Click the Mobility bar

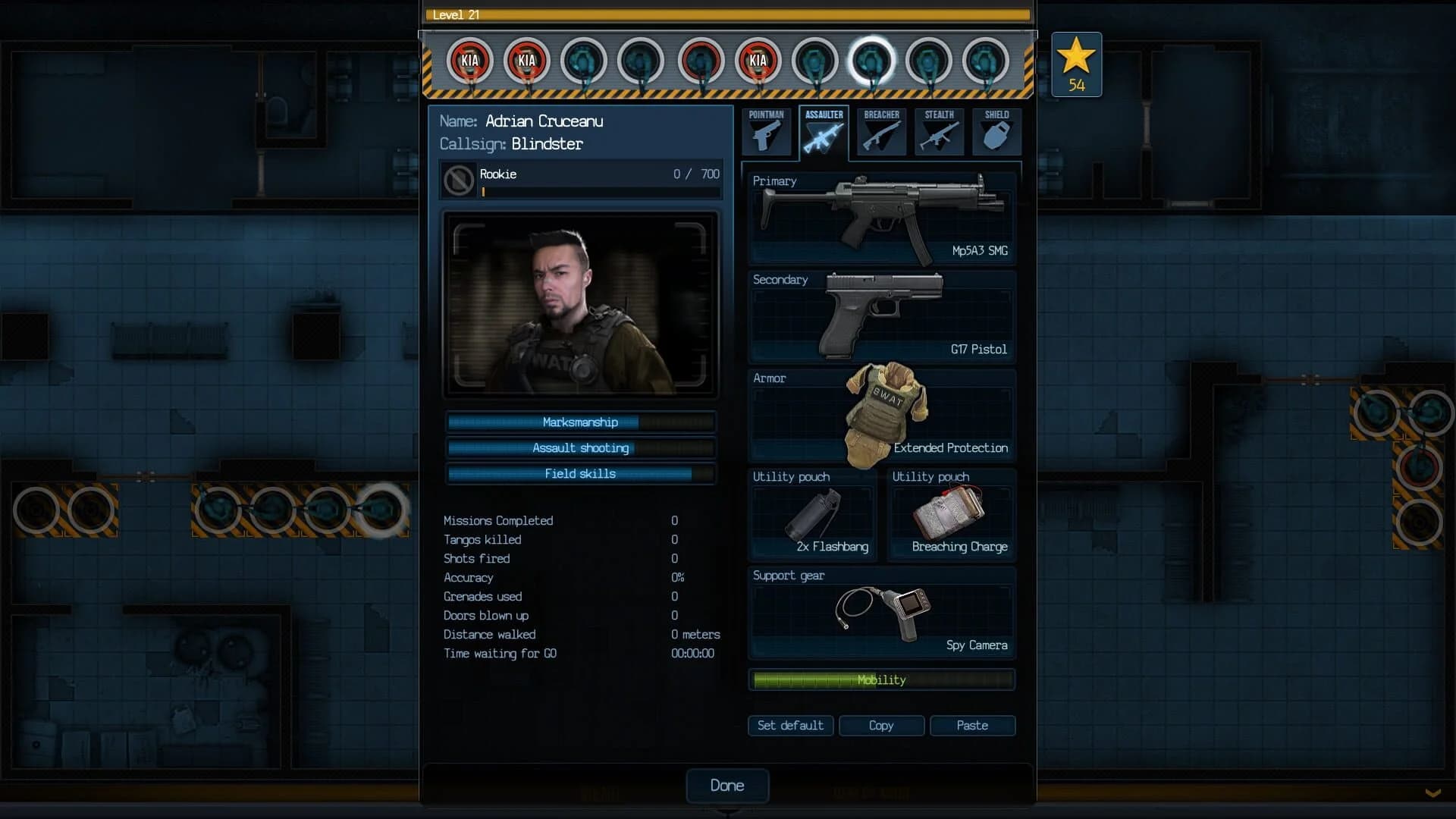[x=882, y=679]
